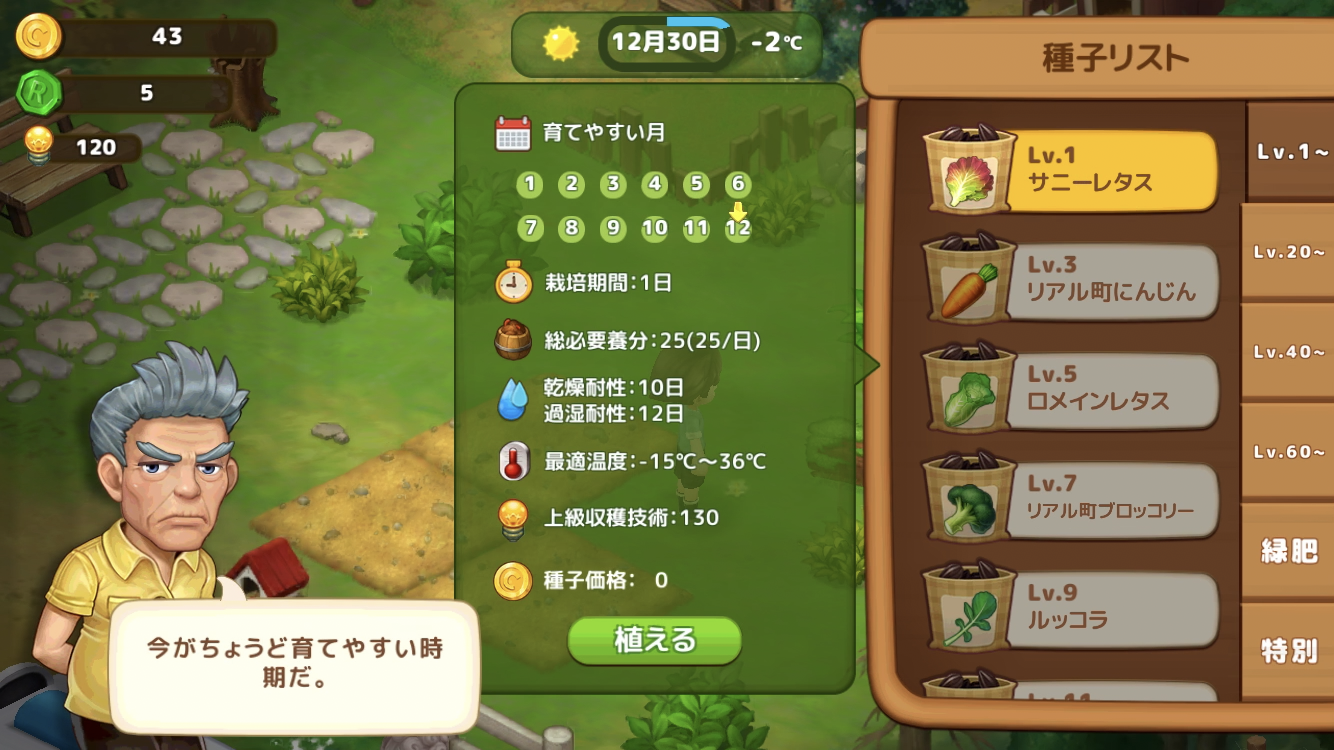The width and height of the screenshot is (1334, 750).
Task: Open the 特別 seed tab
Action: pyautogui.click(x=1287, y=651)
